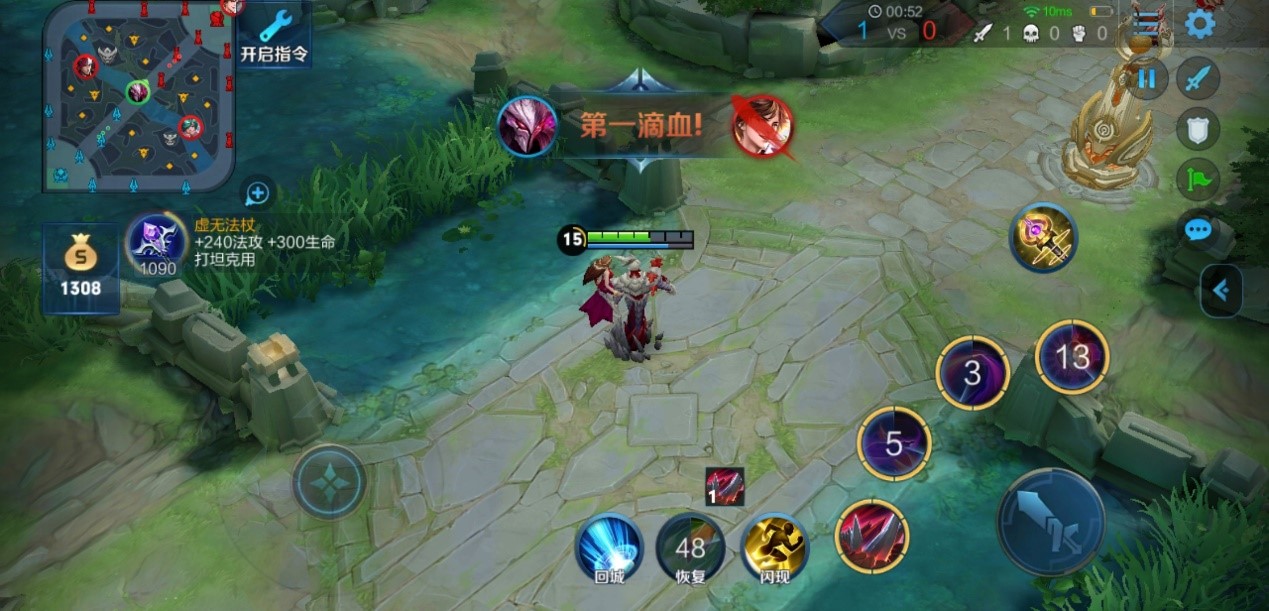This screenshot has width=1269, height=611.
Task: Collapse the signal panel with the arrow
Action: tap(1221, 291)
